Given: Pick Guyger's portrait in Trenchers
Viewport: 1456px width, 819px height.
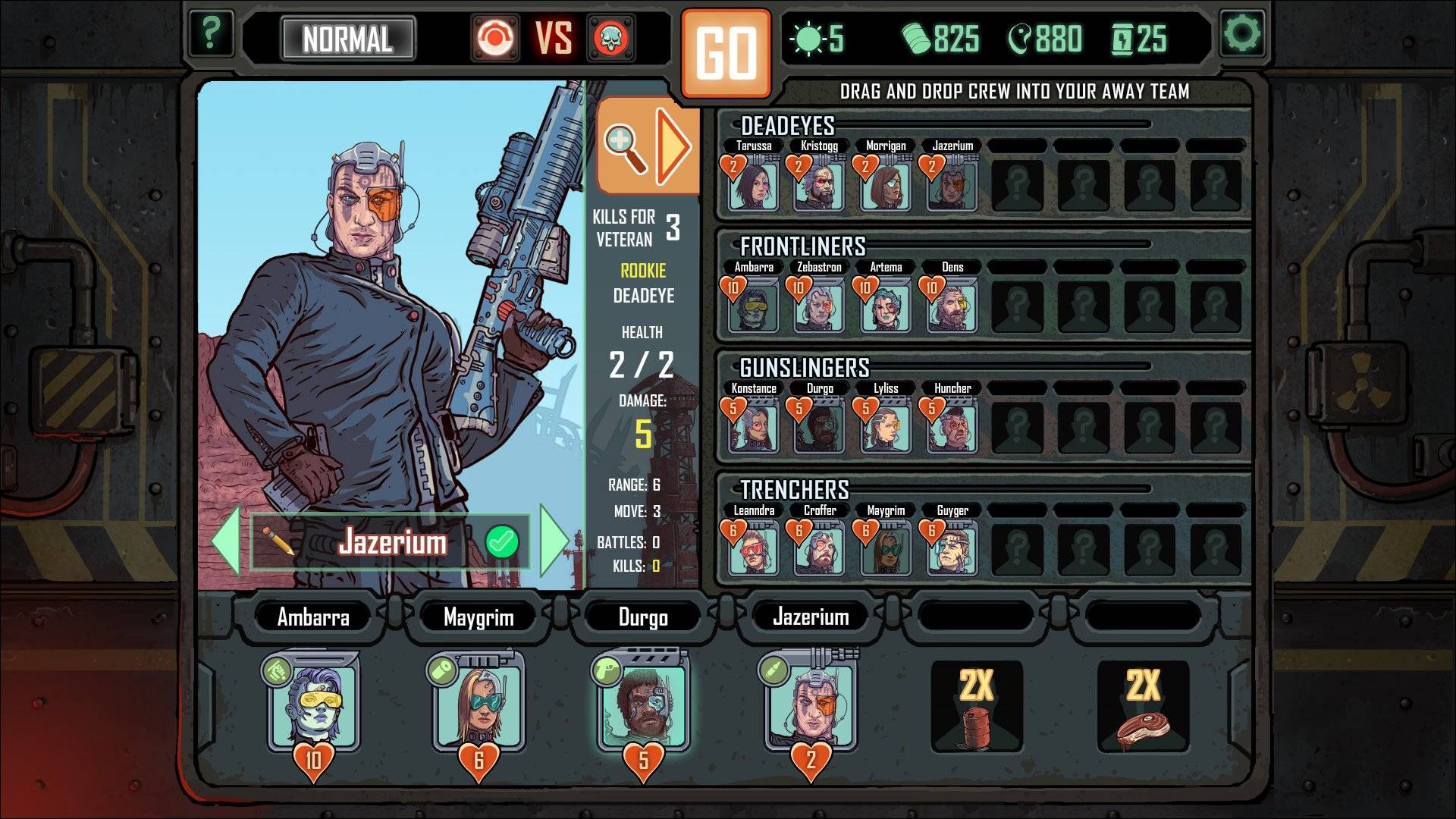Looking at the screenshot, I should coord(952,548).
